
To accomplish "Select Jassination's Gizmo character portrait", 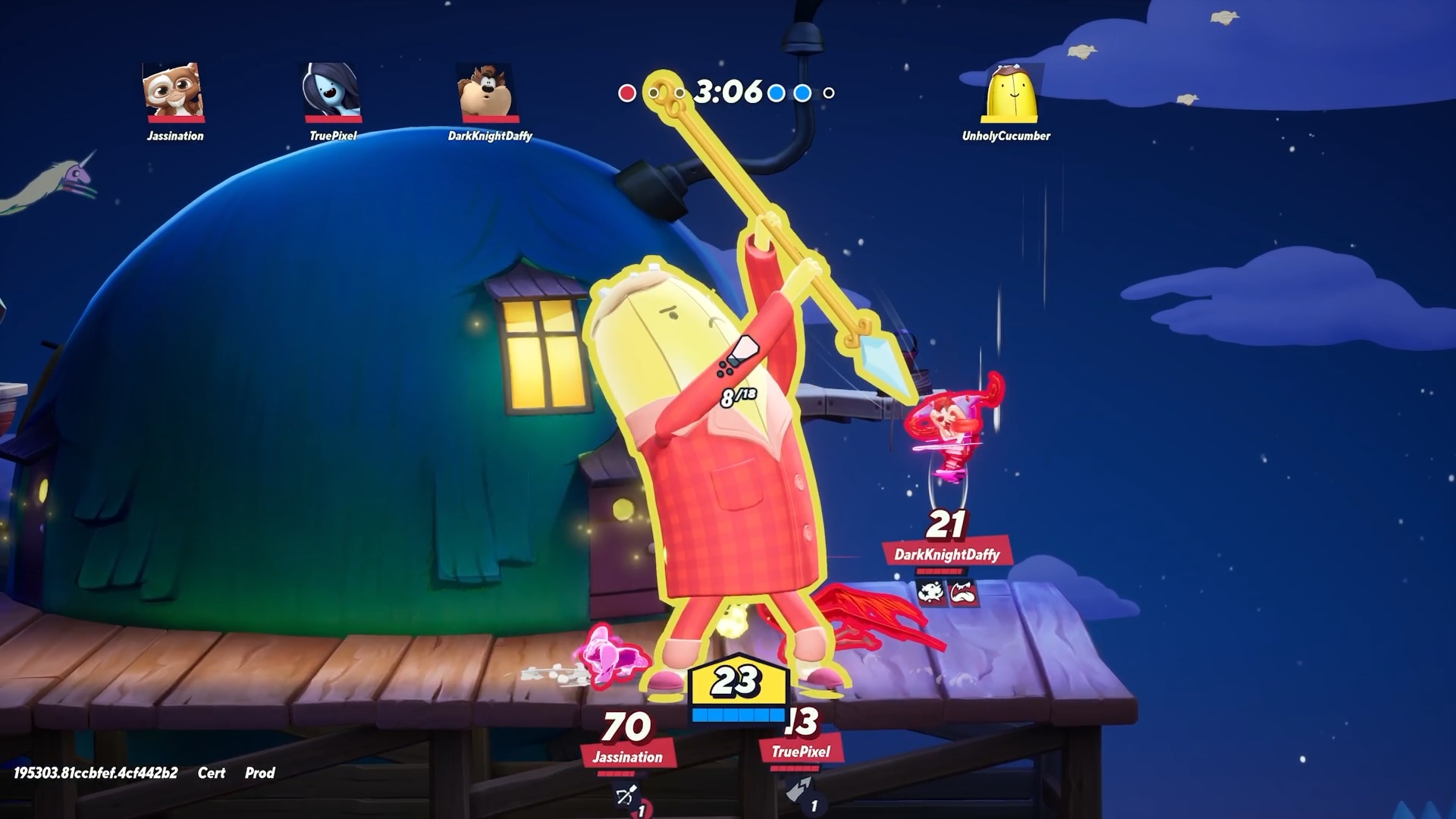I will pos(173,93).
